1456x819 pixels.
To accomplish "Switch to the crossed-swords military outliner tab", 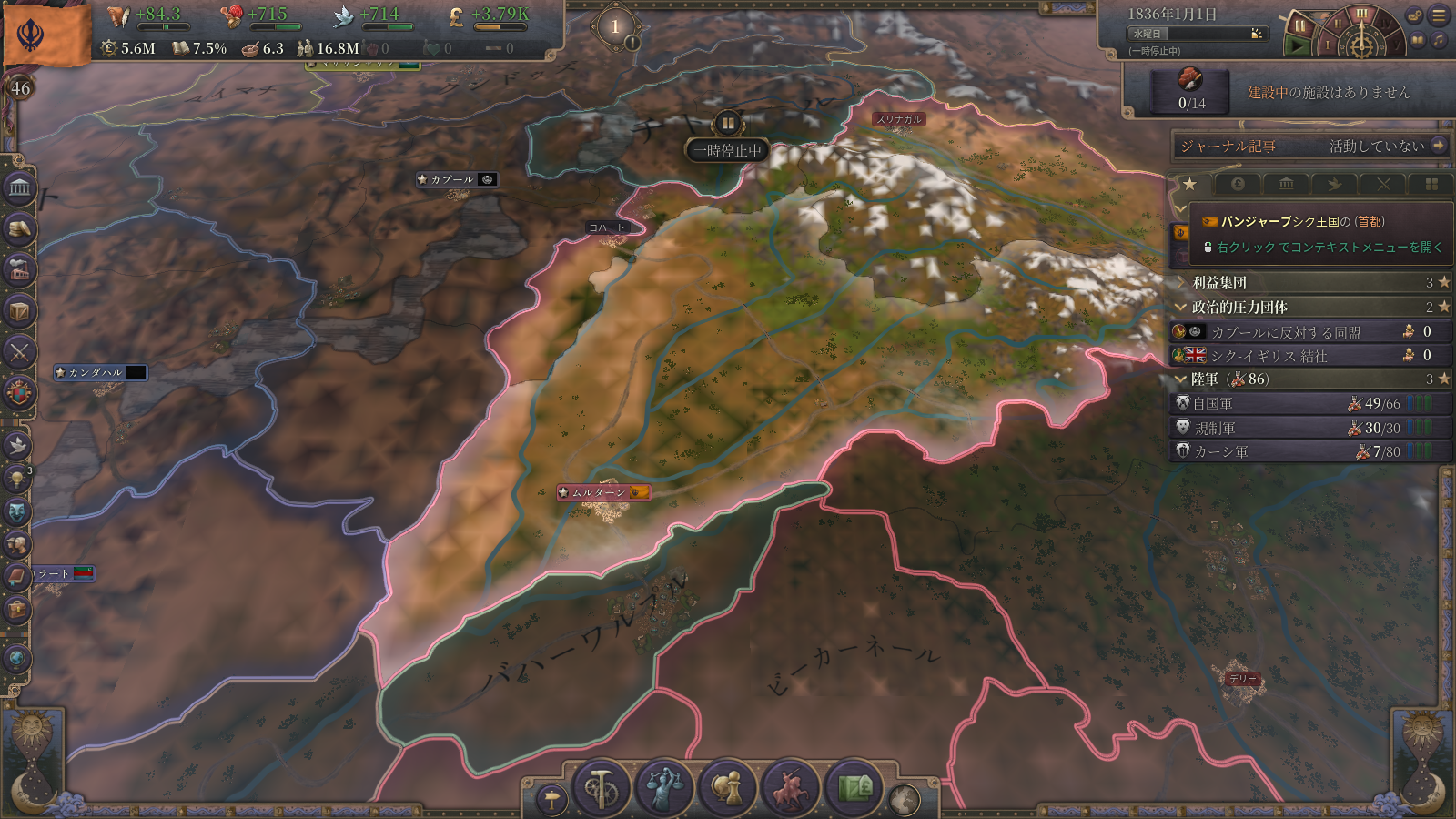I will point(1383,185).
